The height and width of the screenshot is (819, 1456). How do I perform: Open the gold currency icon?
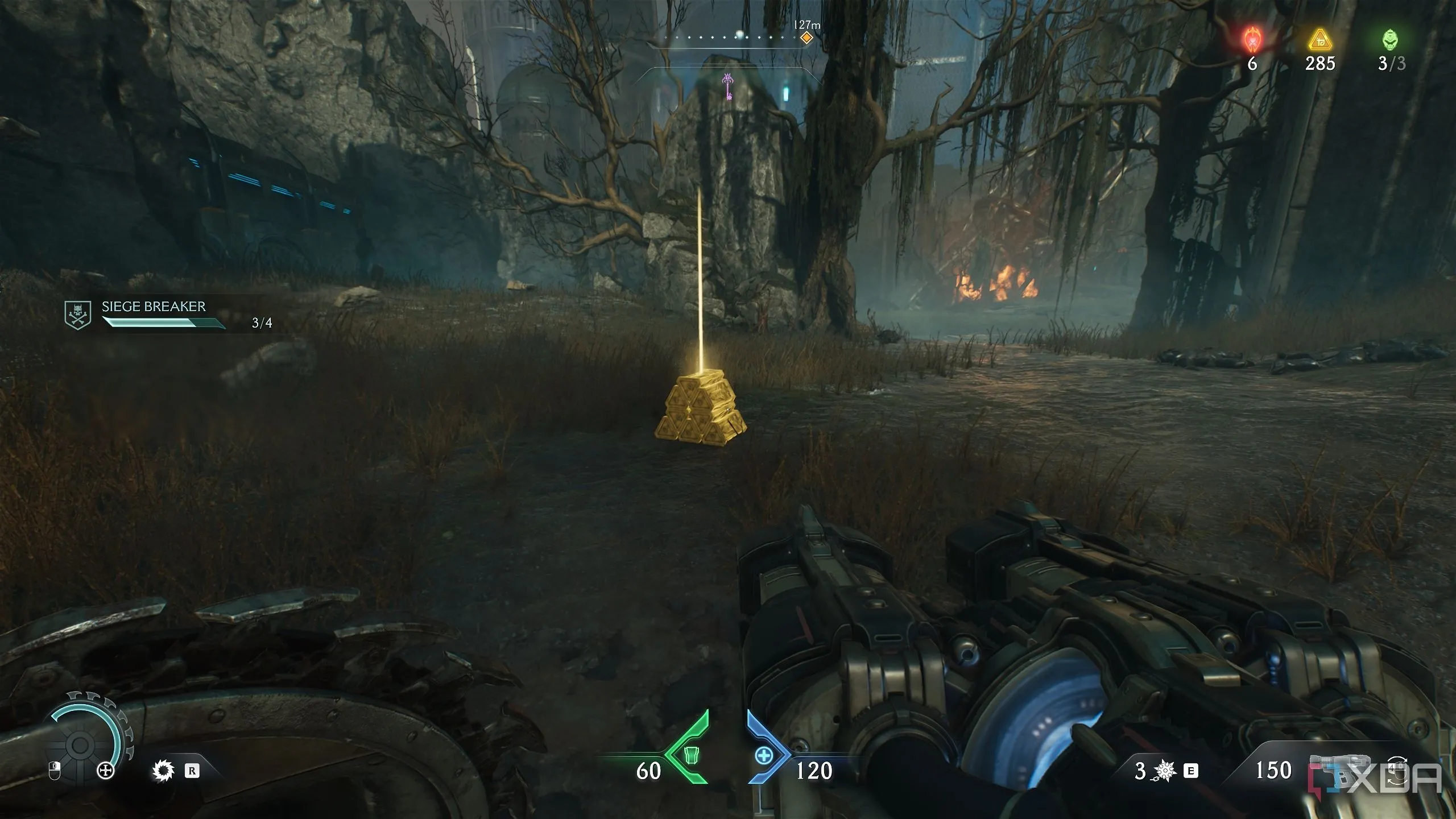[1320, 42]
